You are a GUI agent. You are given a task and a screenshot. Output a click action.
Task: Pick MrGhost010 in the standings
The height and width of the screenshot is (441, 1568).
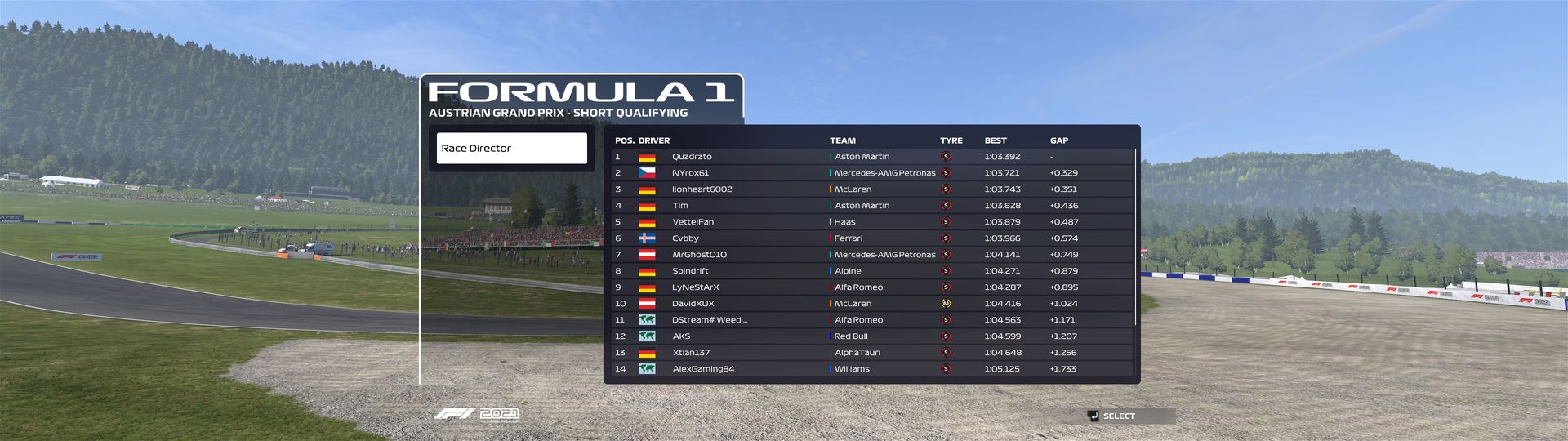pos(871,255)
